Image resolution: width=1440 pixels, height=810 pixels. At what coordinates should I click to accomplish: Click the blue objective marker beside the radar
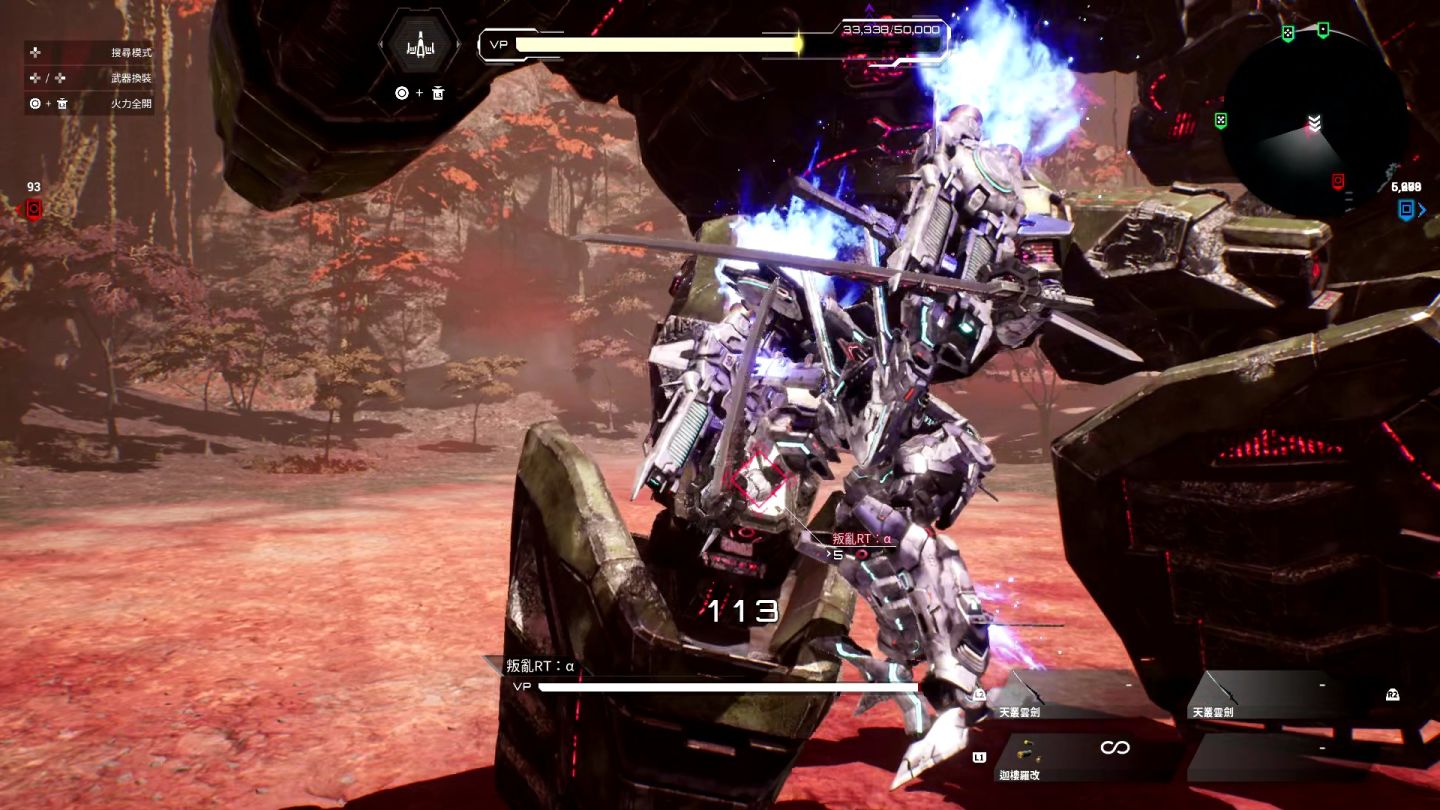coord(1407,209)
